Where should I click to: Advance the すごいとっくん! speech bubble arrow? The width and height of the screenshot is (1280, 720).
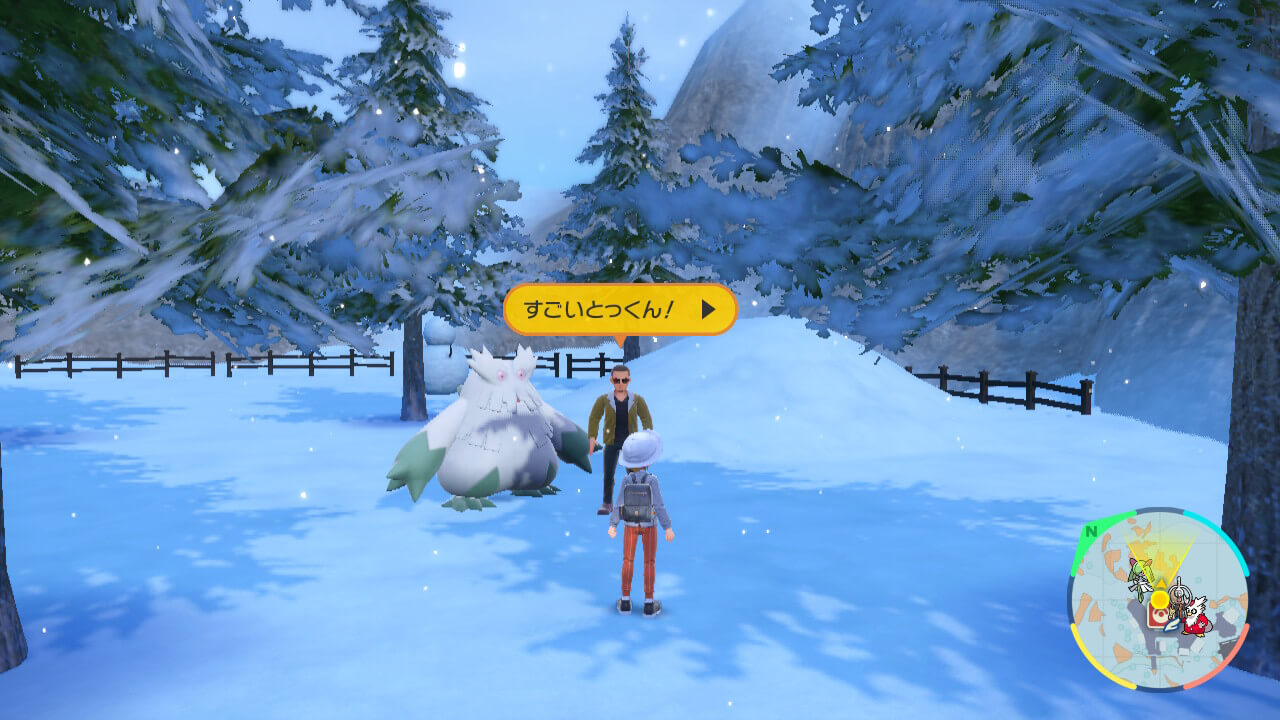[708, 310]
